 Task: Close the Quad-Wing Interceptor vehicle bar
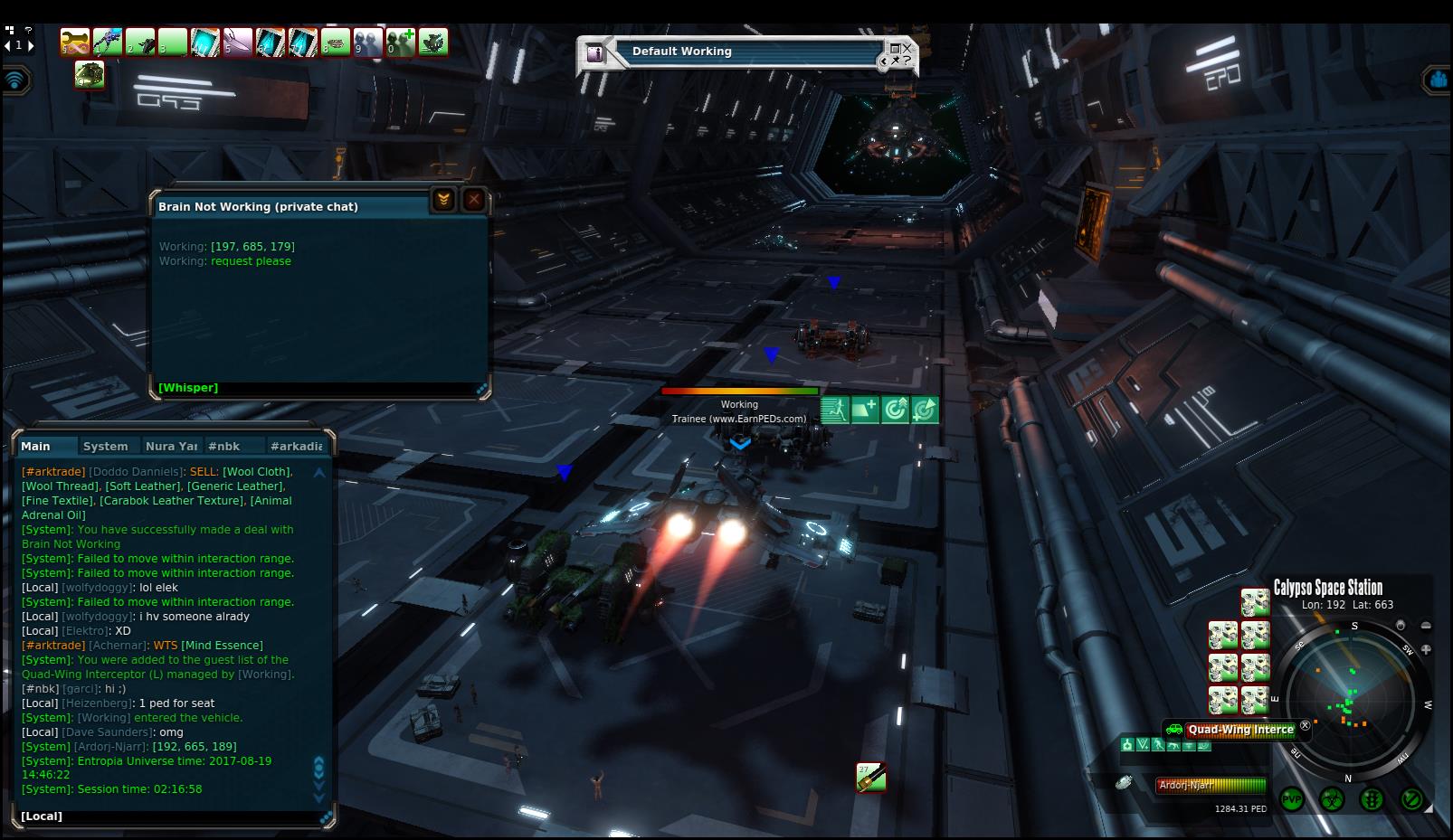pyautogui.click(x=1305, y=725)
